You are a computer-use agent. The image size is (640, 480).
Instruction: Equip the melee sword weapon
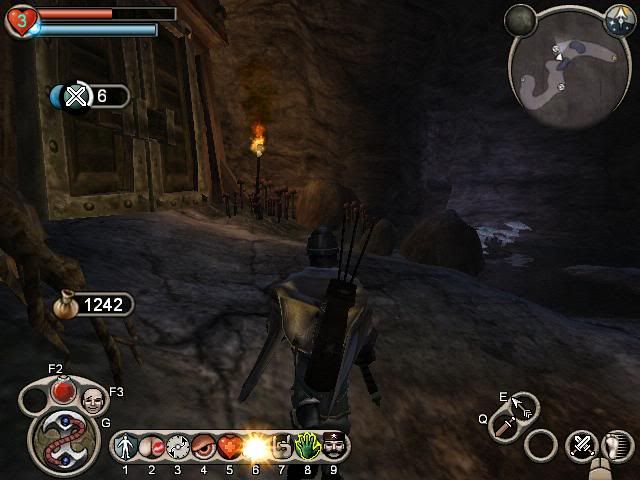click(506, 427)
